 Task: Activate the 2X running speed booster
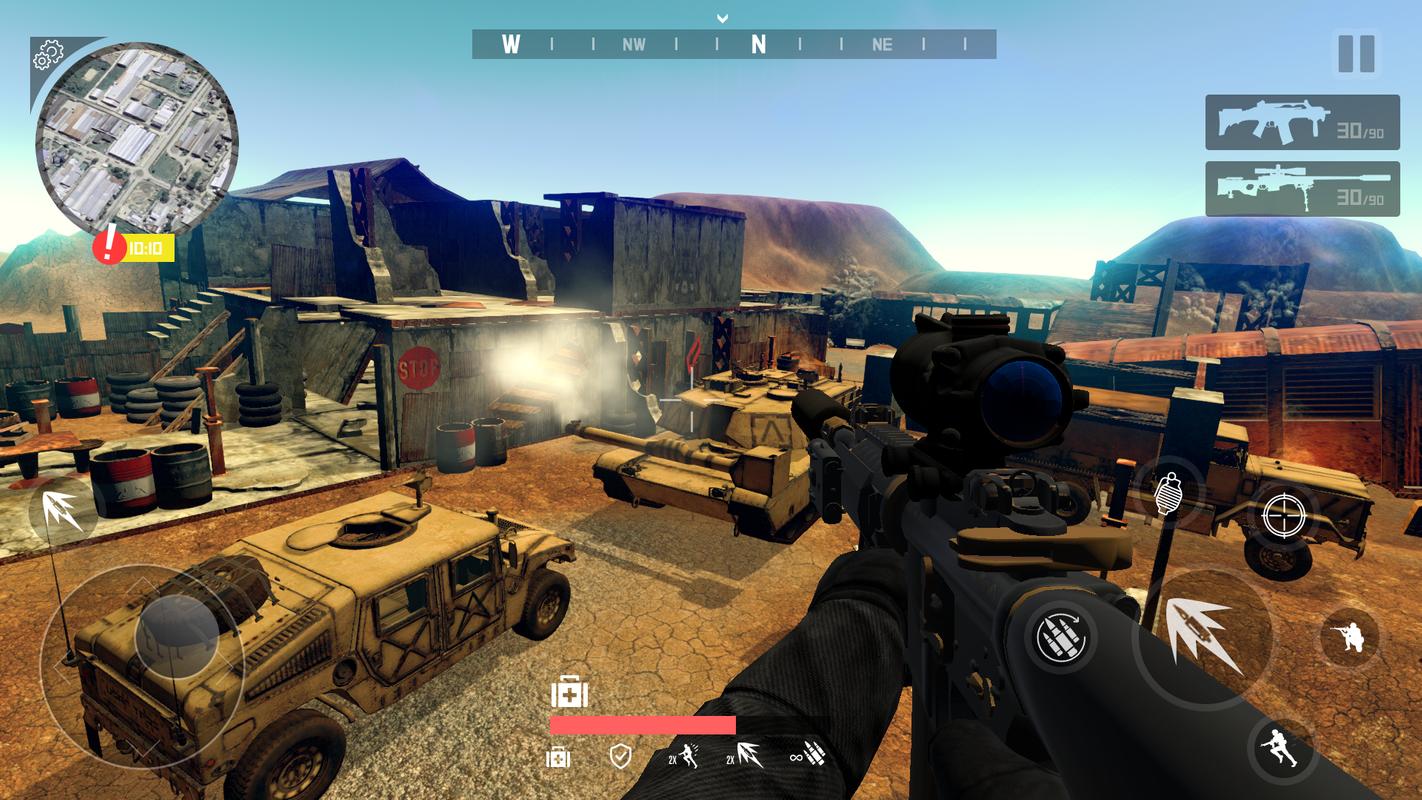[684, 756]
